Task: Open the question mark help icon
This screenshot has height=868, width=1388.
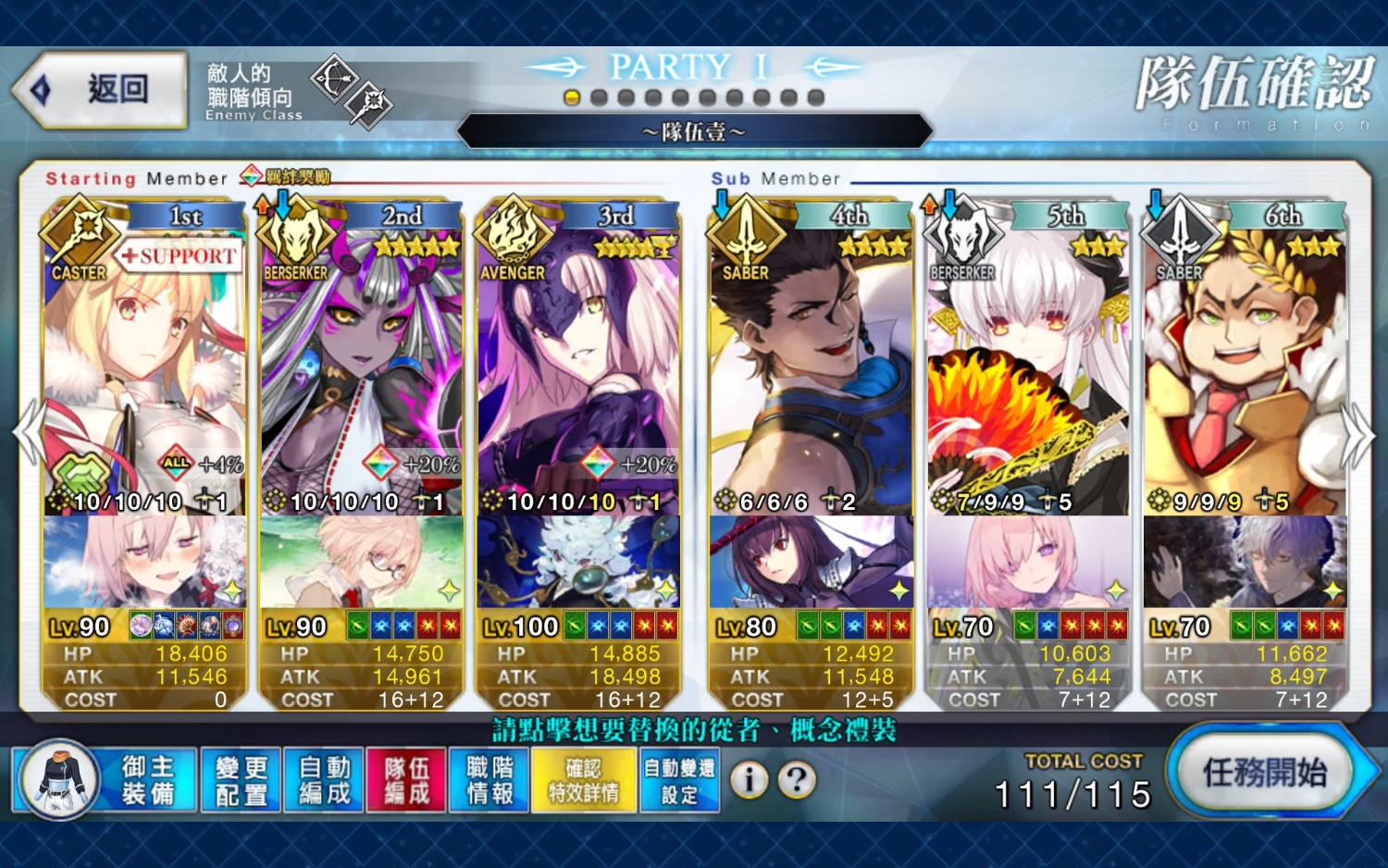Action: (797, 780)
